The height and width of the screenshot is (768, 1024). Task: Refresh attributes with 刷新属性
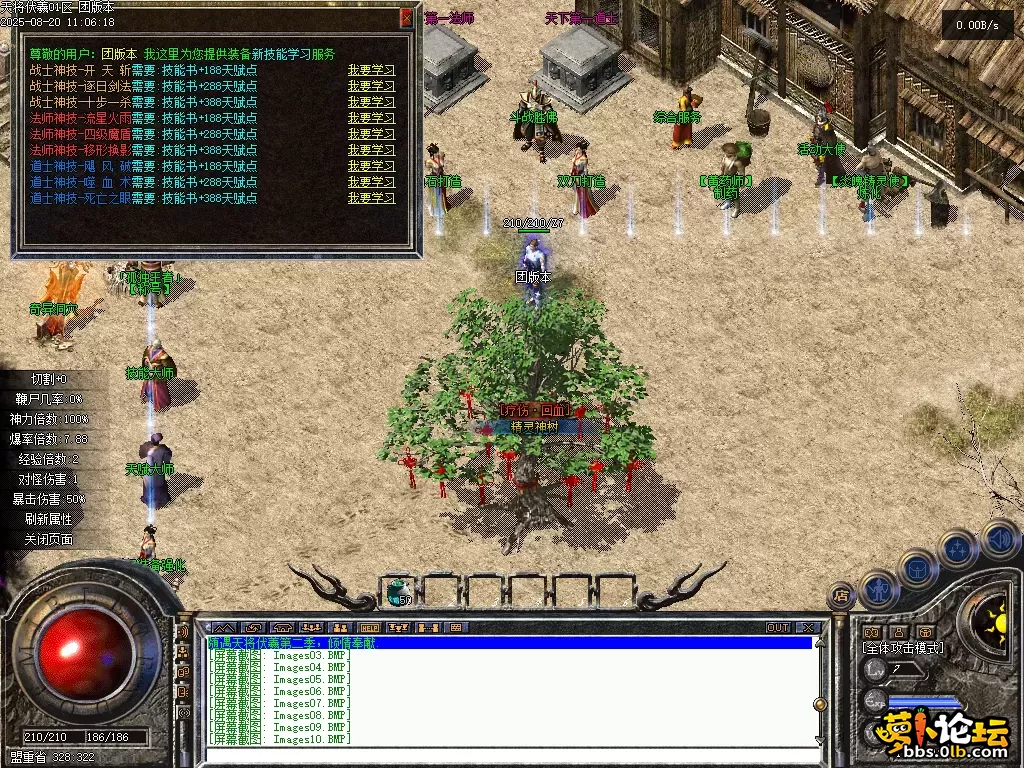click(x=49, y=519)
